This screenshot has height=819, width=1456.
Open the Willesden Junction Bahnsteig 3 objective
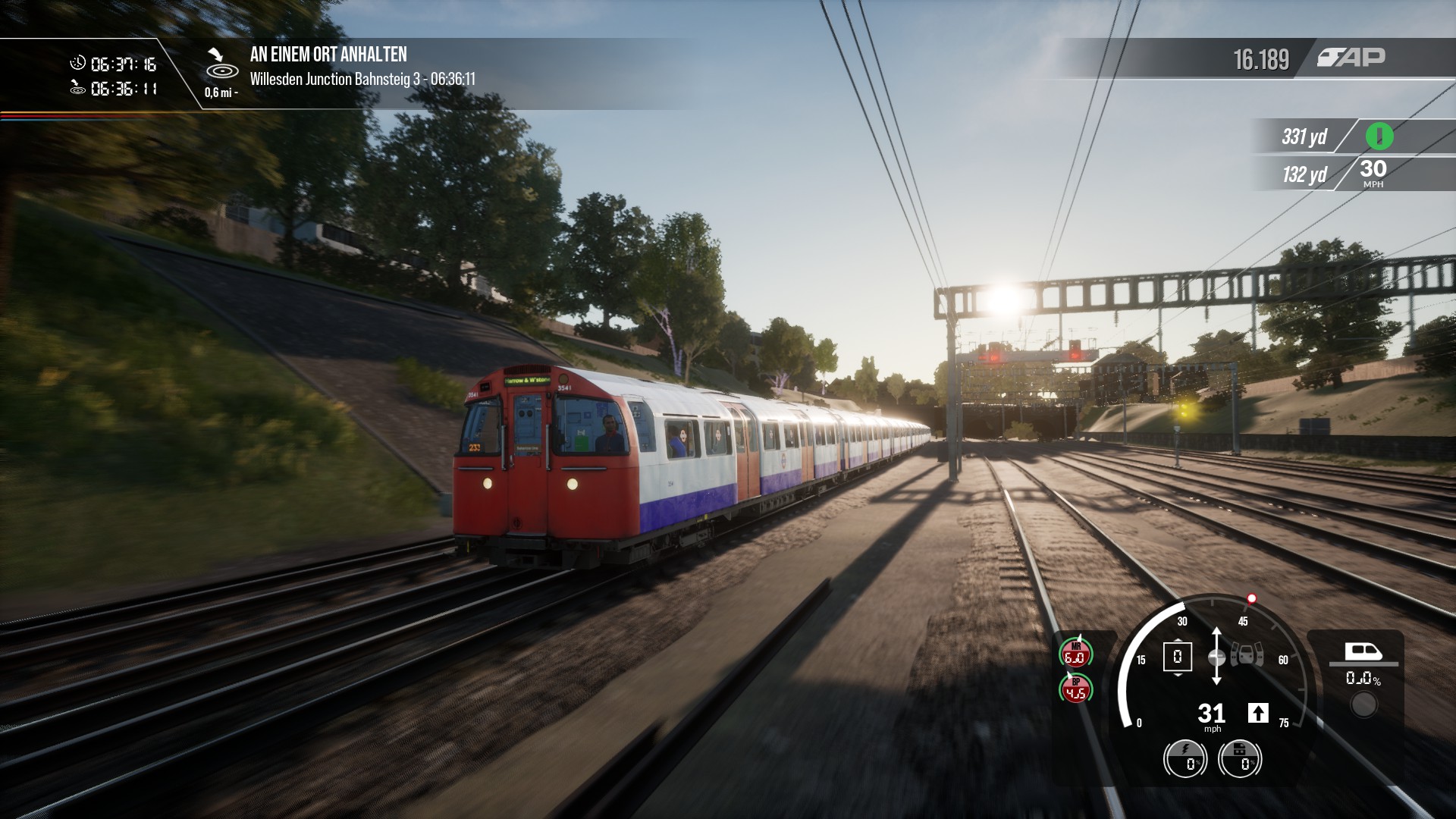click(362, 79)
